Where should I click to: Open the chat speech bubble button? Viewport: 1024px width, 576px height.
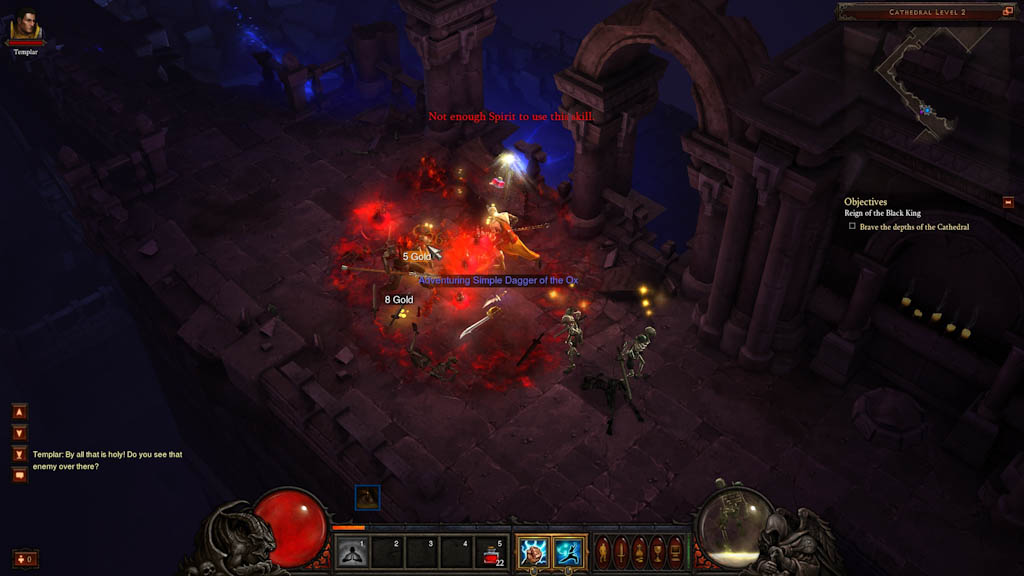[19, 475]
